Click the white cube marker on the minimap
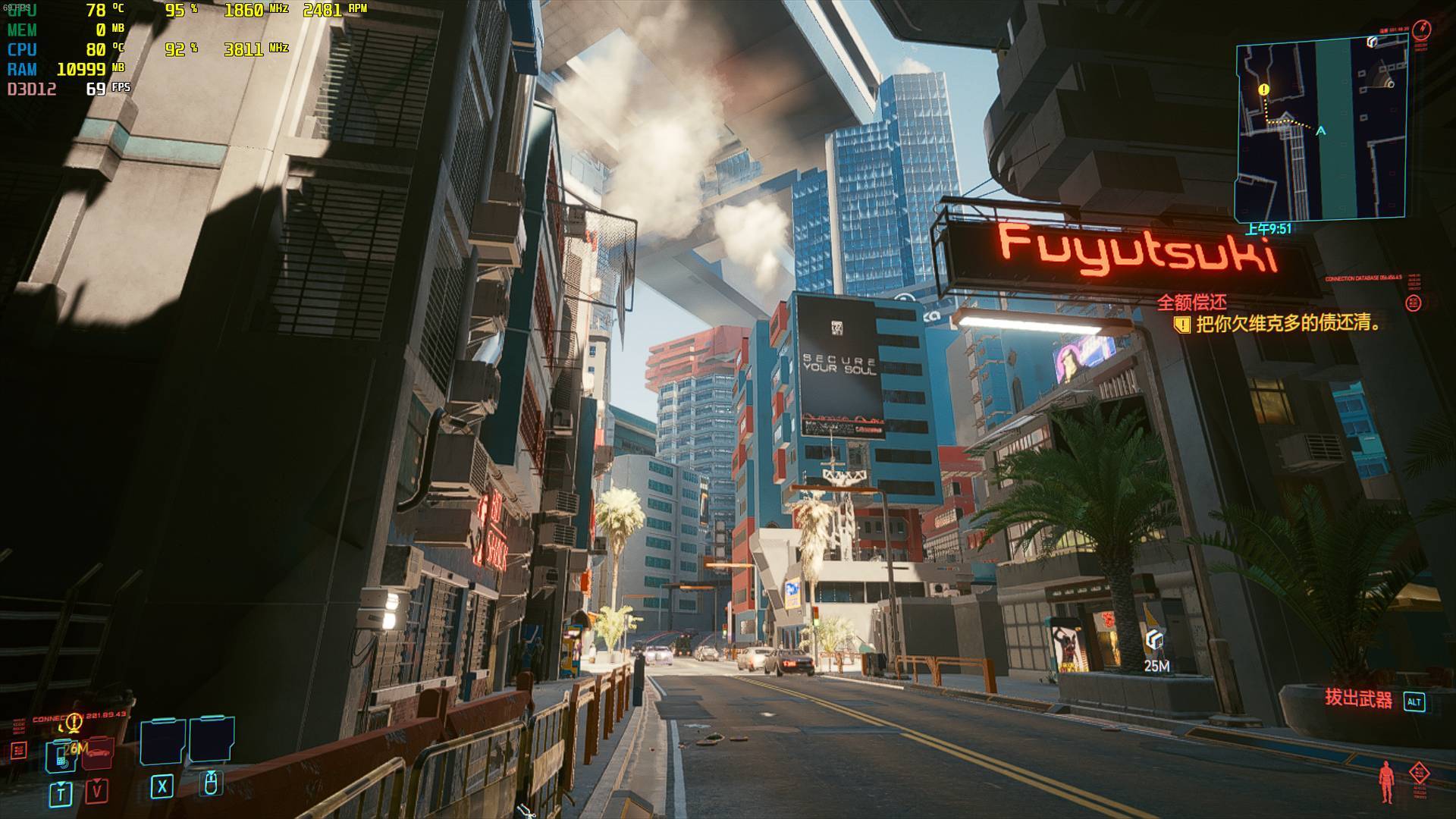The image size is (1456, 819). point(1373,42)
